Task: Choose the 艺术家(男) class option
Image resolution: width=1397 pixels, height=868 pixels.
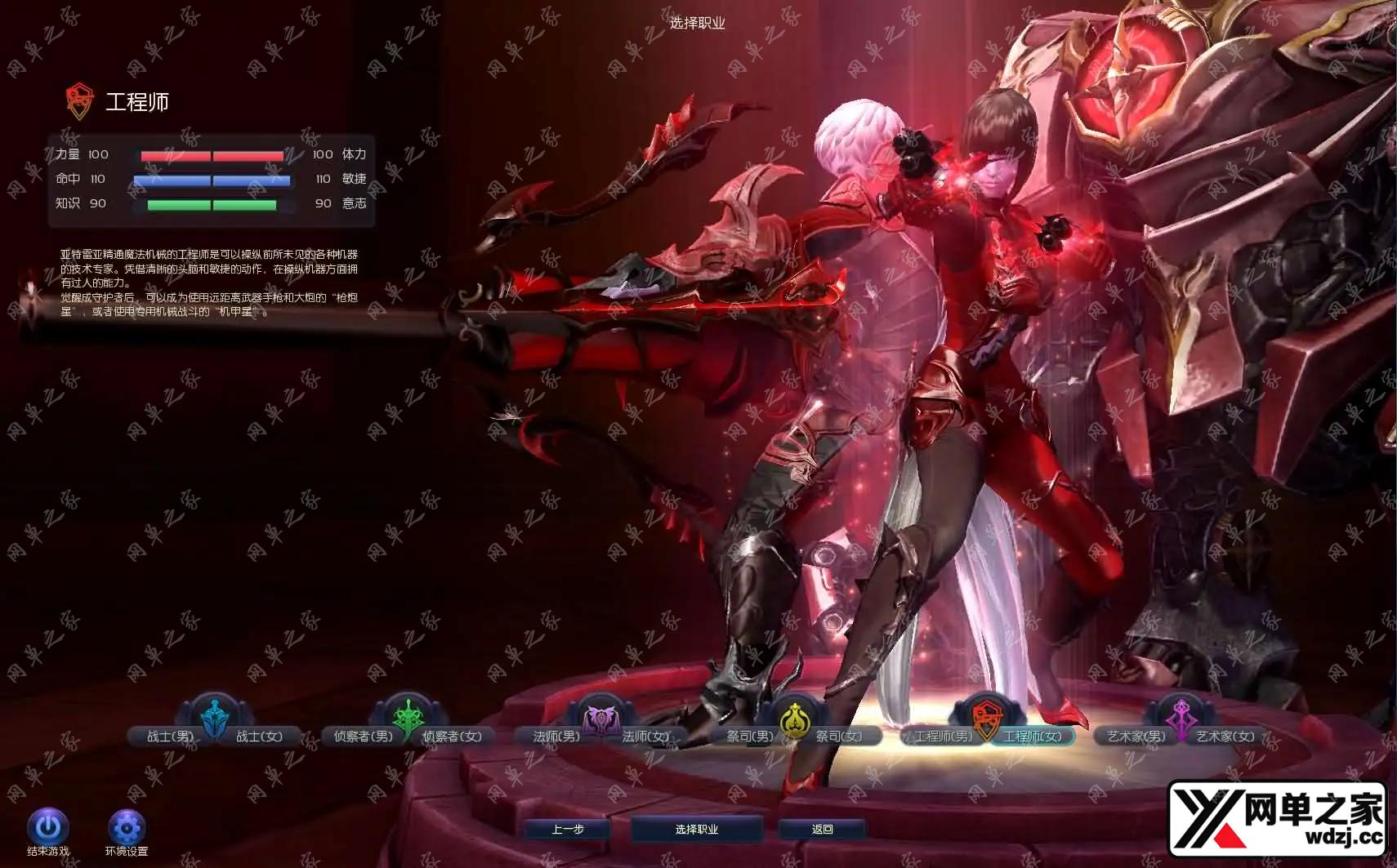Action: [x=1136, y=737]
